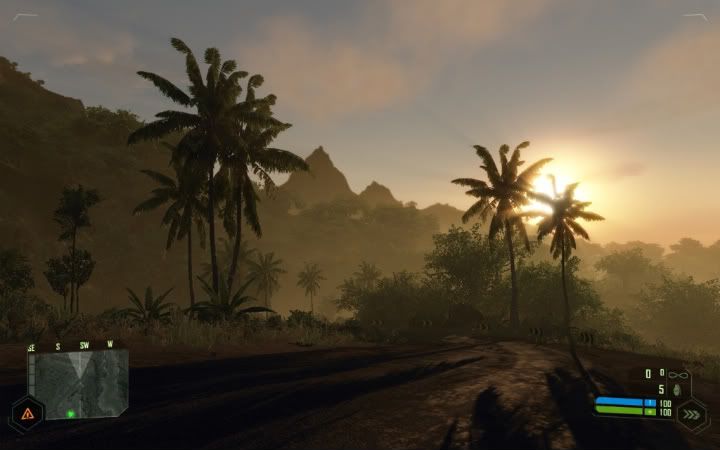Select the suit speed mode chevron icon

tap(692, 413)
